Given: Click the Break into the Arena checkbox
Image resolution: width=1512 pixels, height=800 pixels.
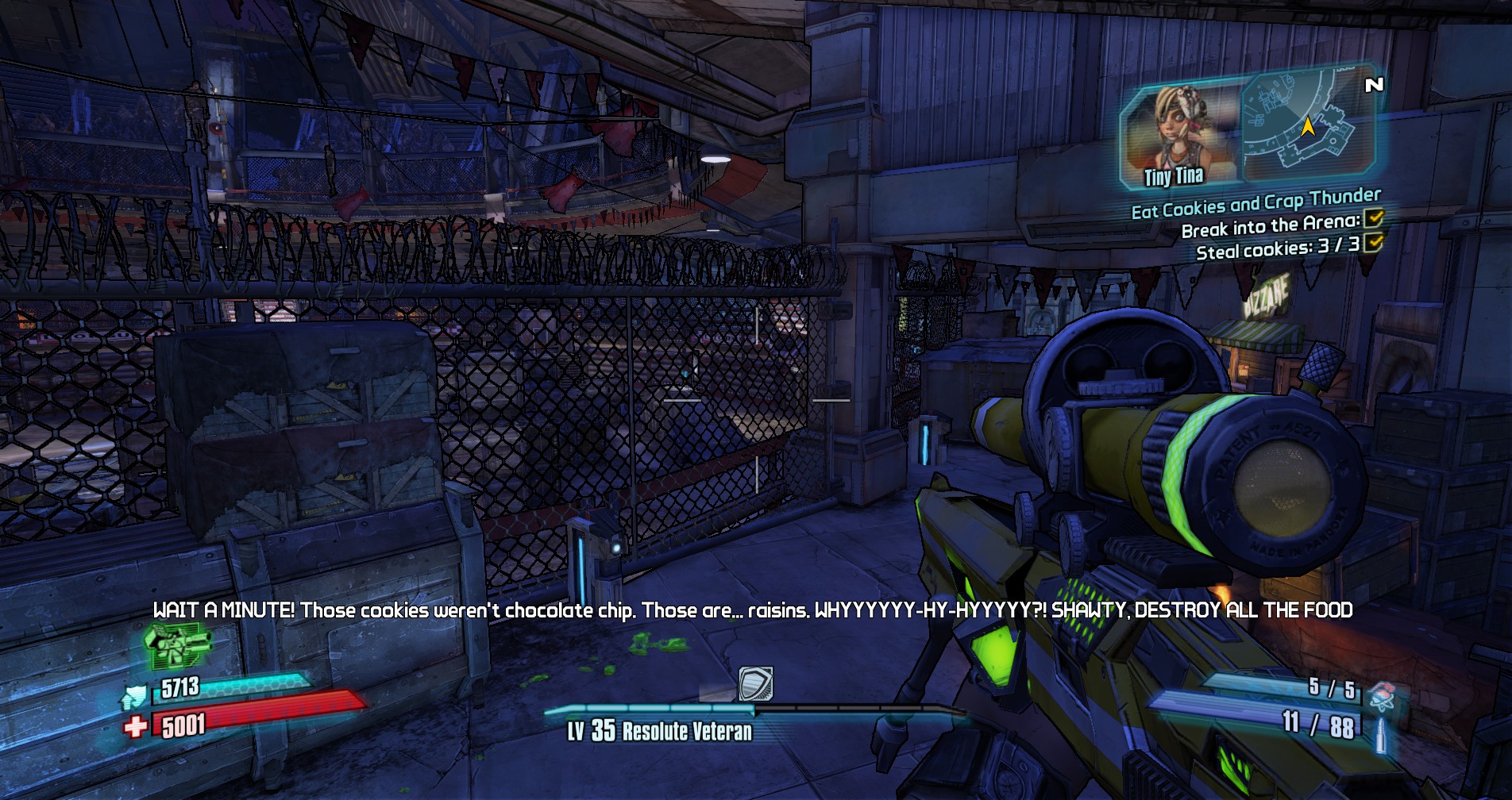Looking at the screenshot, I should point(1374,218).
